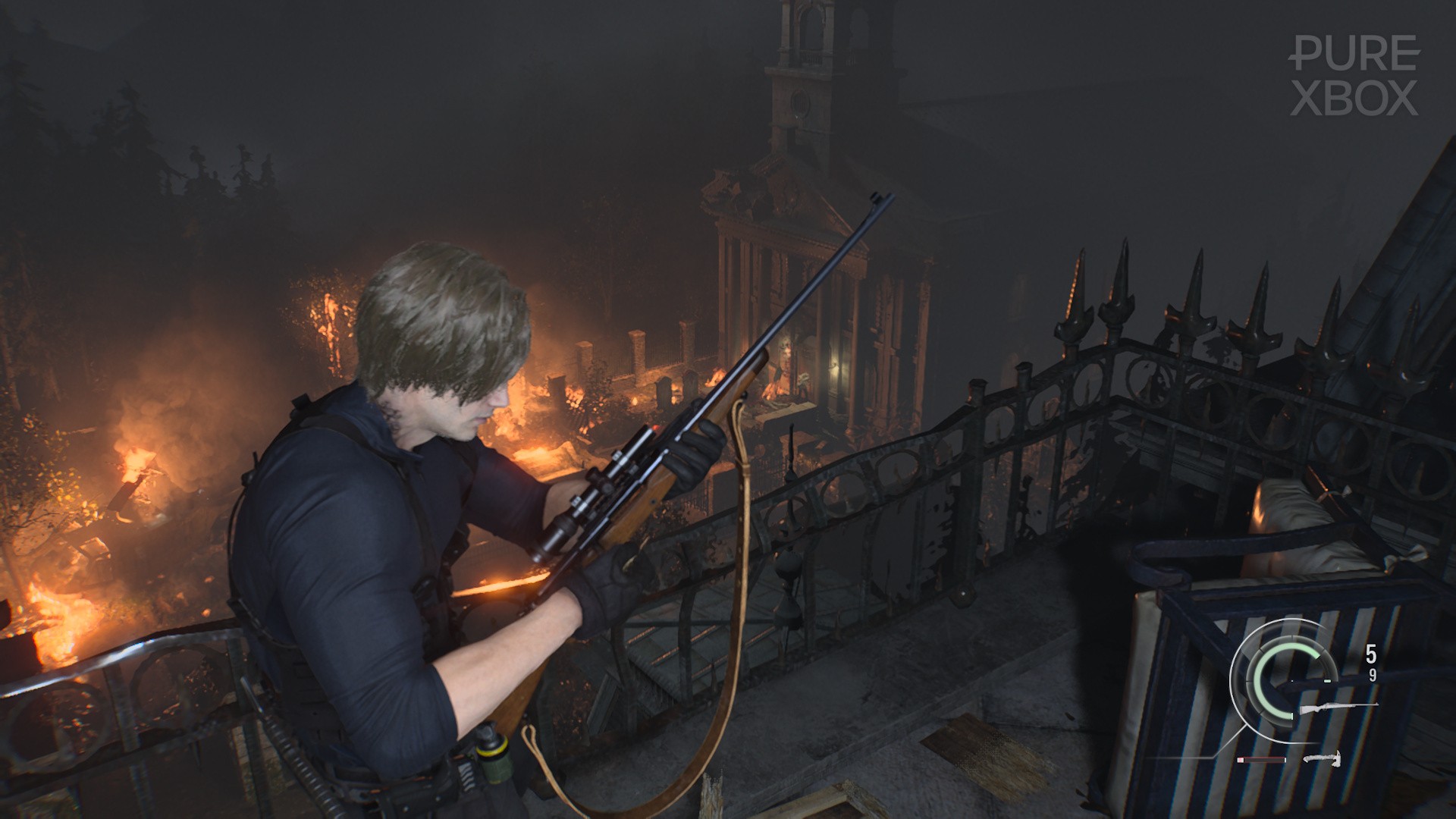Click the rifle silhouette inside the ammo circle

(1338, 707)
